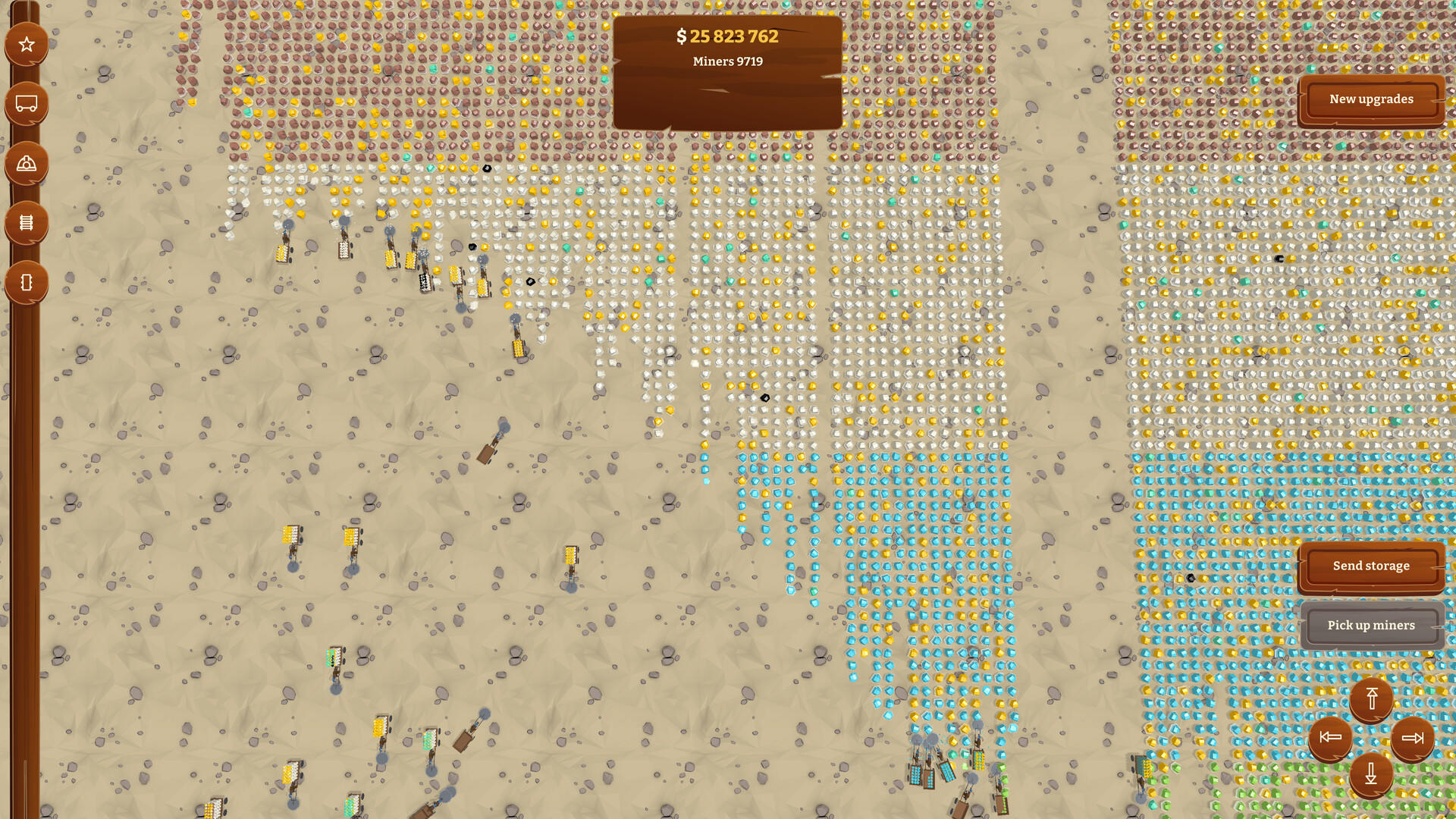This screenshot has height=819, width=1456.
Task: Open the rail ladder icon in sidebar
Action: (26, 221)
